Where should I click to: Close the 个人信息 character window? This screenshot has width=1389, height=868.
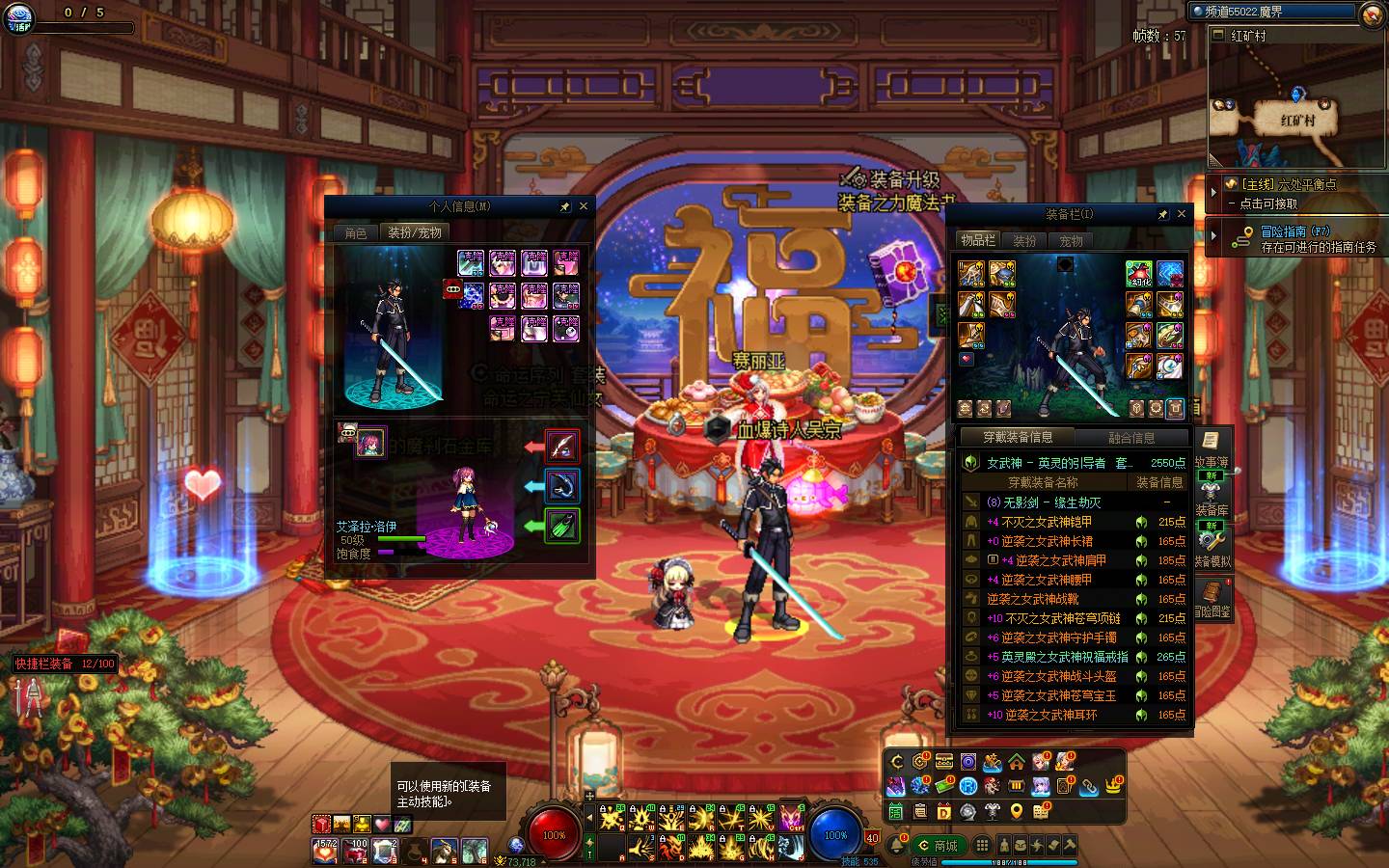click(x=583, y=206)
